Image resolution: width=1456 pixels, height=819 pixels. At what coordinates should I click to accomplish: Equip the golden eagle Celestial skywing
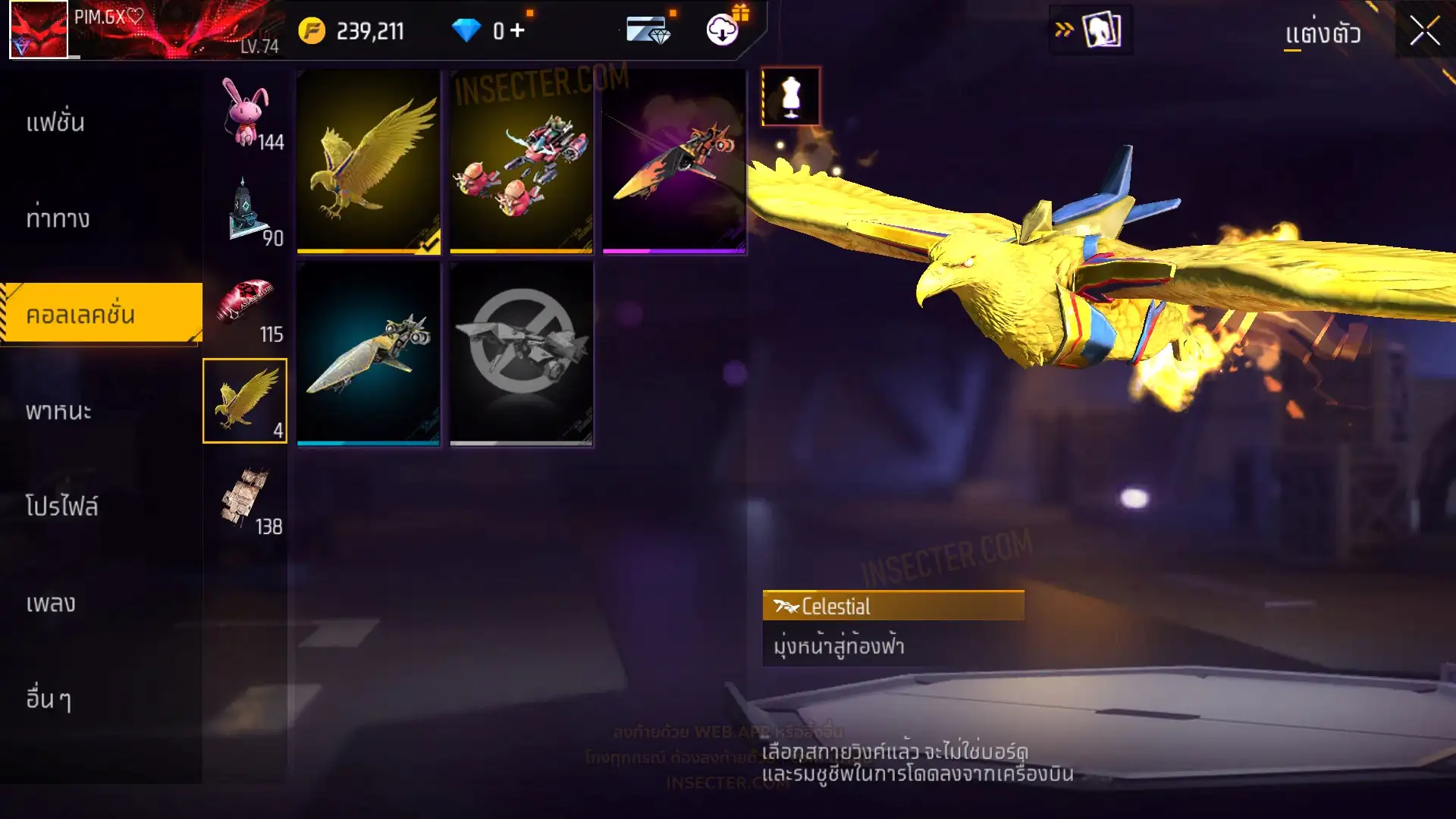(369, 161)
